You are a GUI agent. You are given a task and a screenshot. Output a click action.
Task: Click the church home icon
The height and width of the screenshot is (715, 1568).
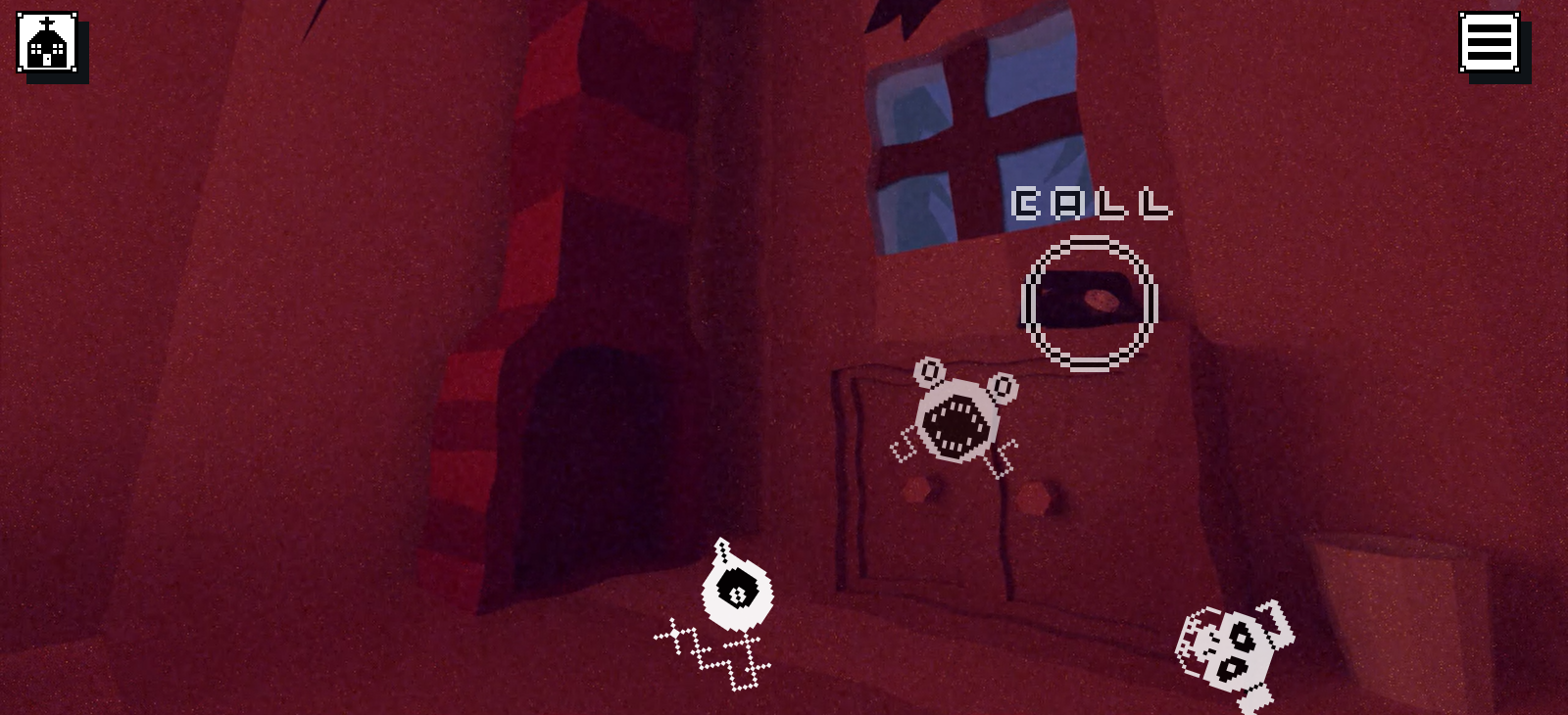(47, 42)
